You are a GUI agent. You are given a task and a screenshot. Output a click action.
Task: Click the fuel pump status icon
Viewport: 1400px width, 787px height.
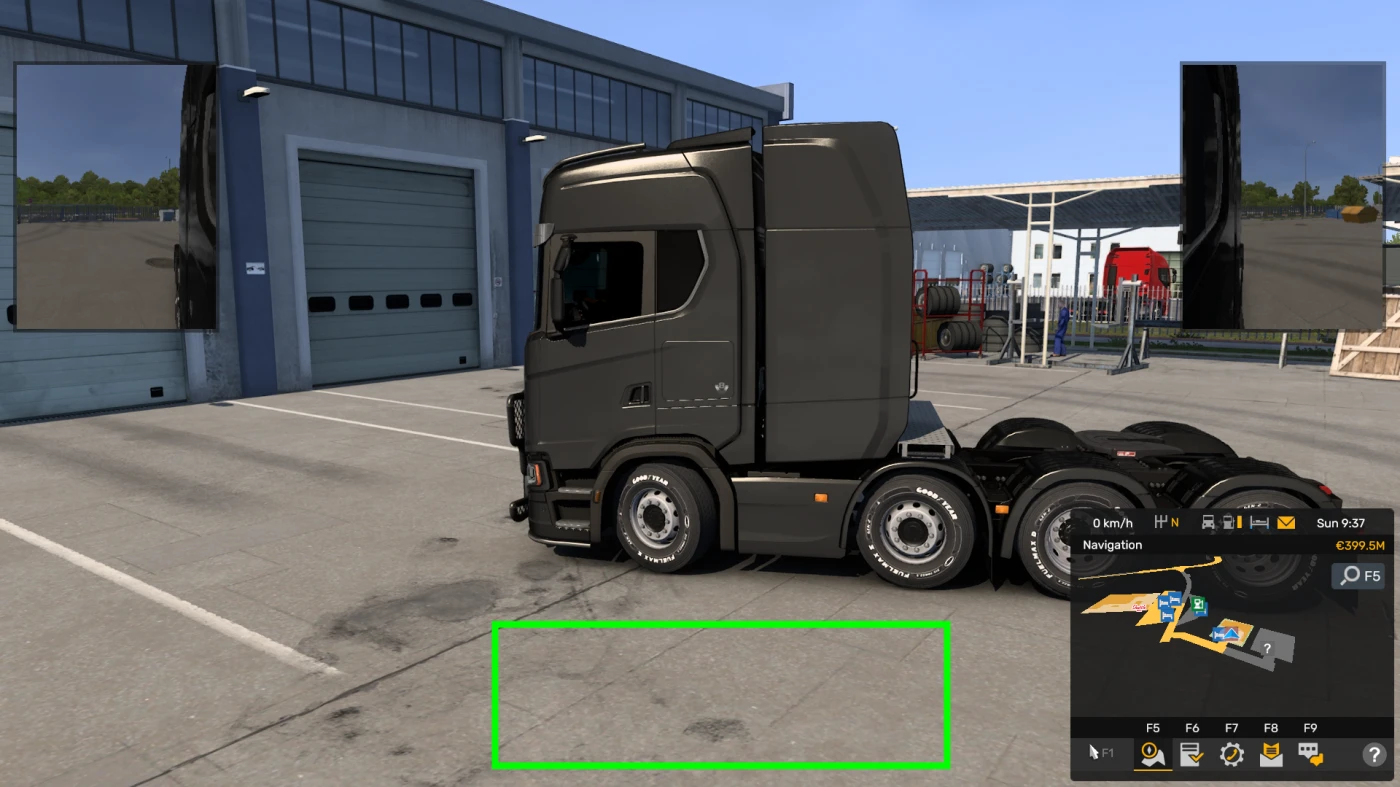[x=1229, y=523]
